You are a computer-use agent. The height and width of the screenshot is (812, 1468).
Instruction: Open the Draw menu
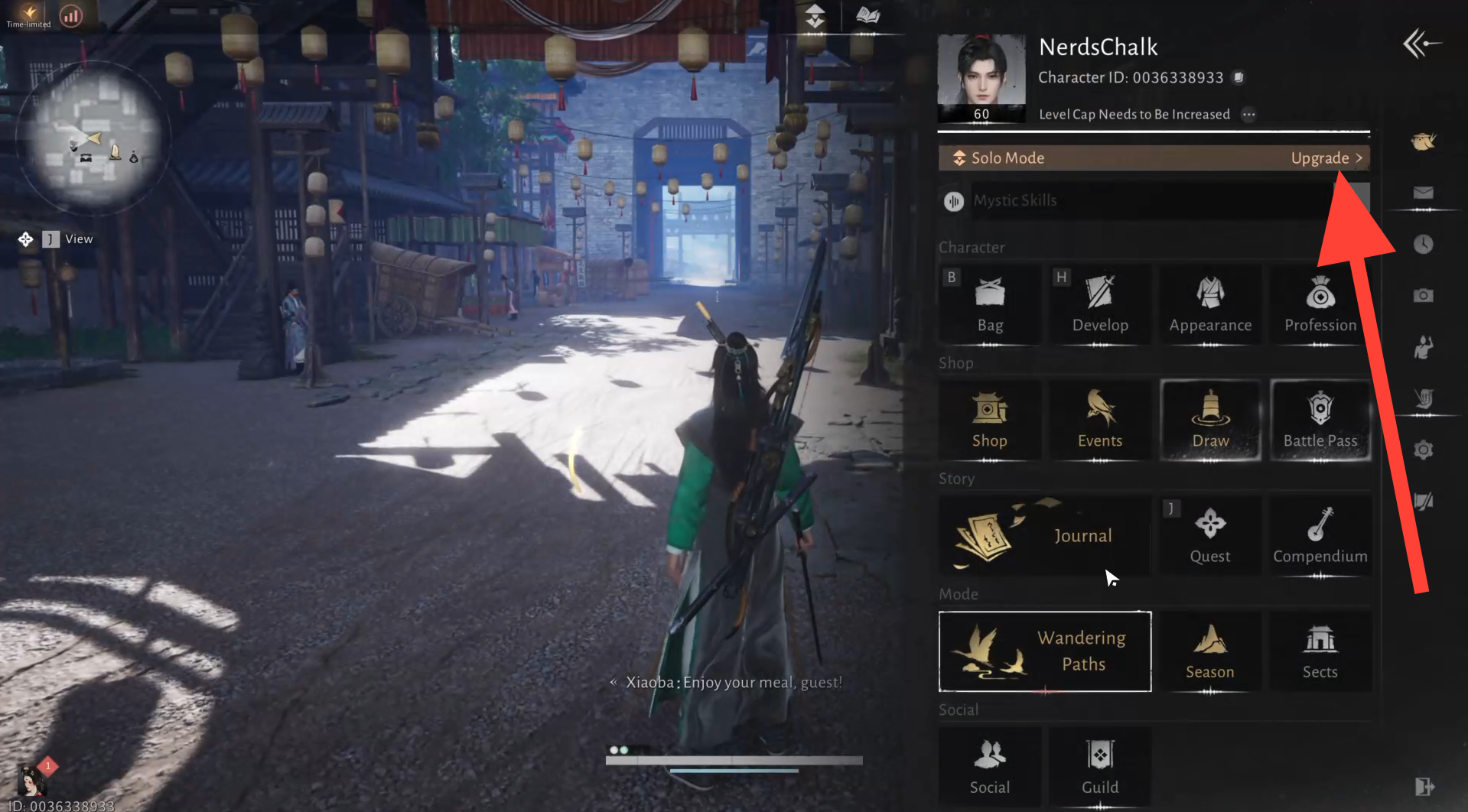click(1210, 421)
